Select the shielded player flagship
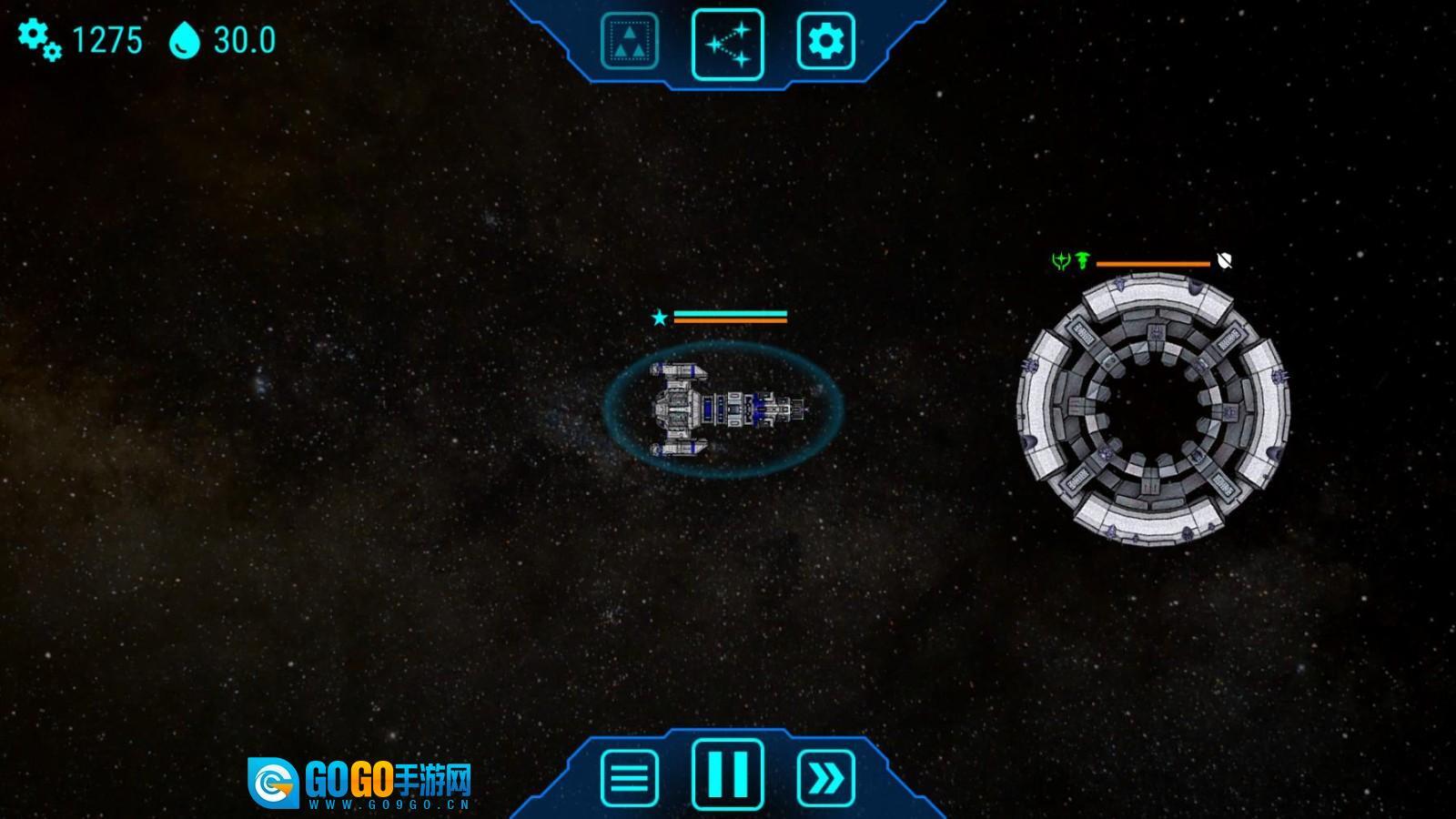Viewport: 1456px width, 819px height. (x=723, y=409)
